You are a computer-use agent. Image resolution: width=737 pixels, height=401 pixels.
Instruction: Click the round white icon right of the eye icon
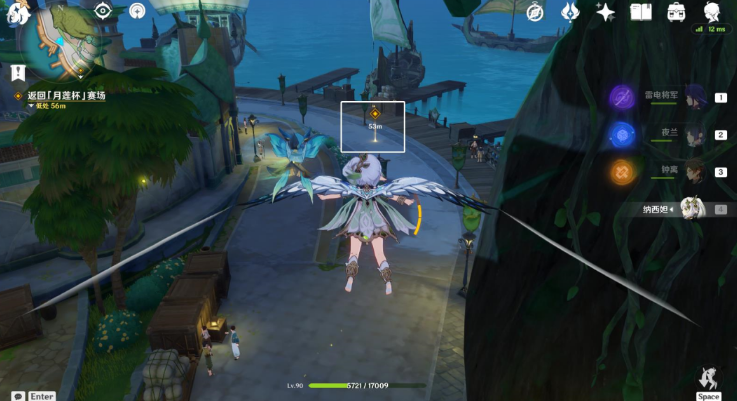[137, 11]
